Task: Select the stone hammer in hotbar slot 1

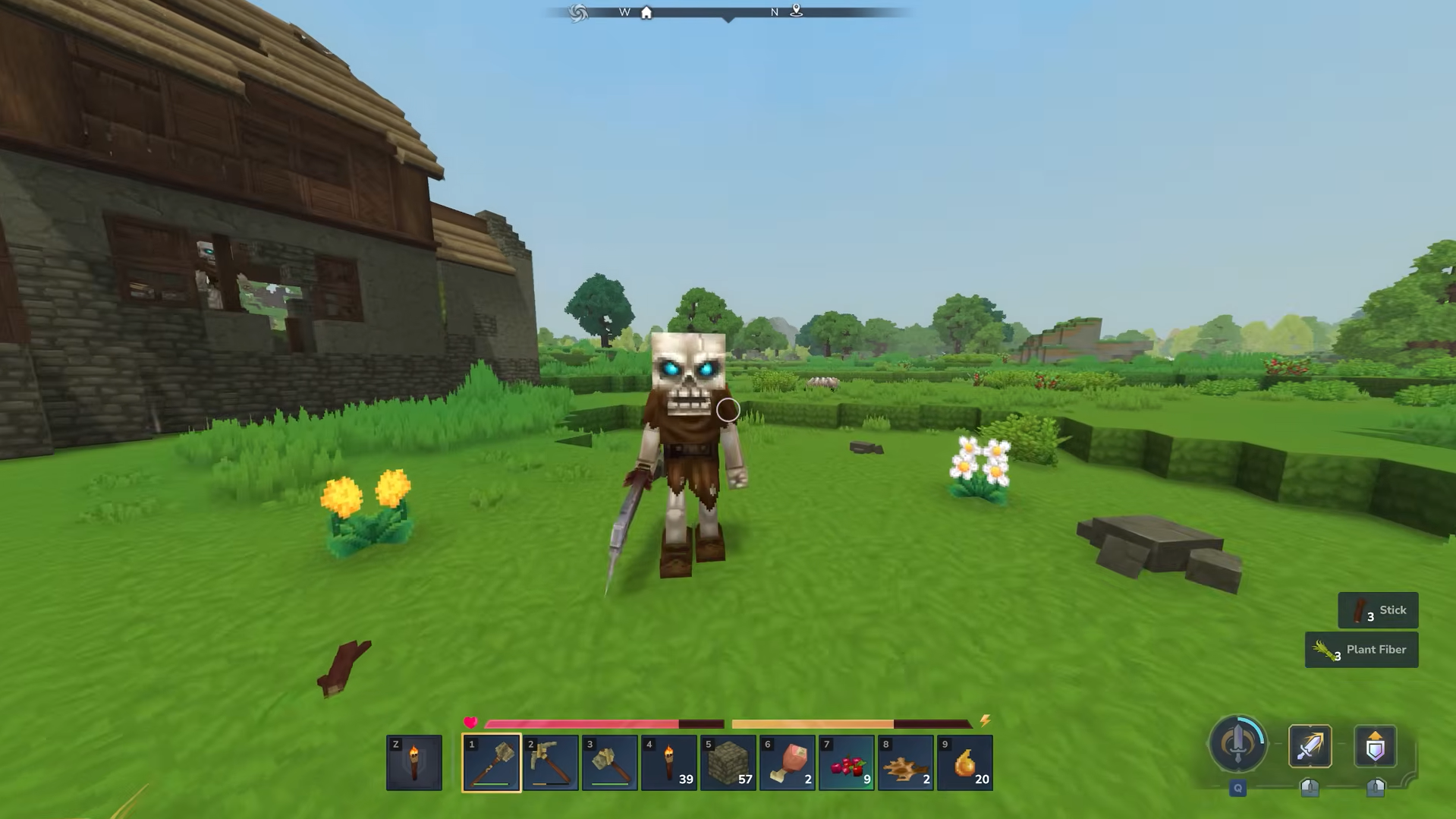Action: pyautogui.click(x=490, y=762)
